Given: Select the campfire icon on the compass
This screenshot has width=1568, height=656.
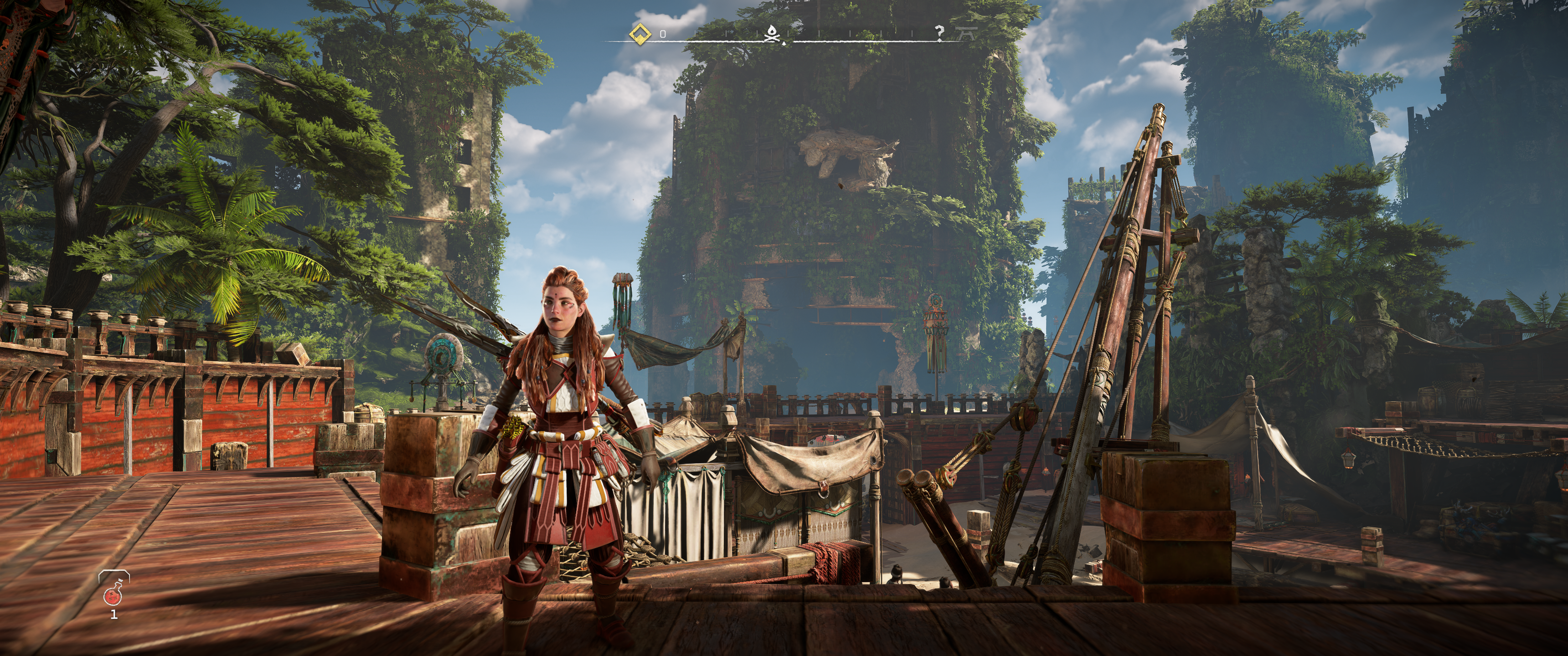Looking at the screenshot, I should click(x=772, y=34).
